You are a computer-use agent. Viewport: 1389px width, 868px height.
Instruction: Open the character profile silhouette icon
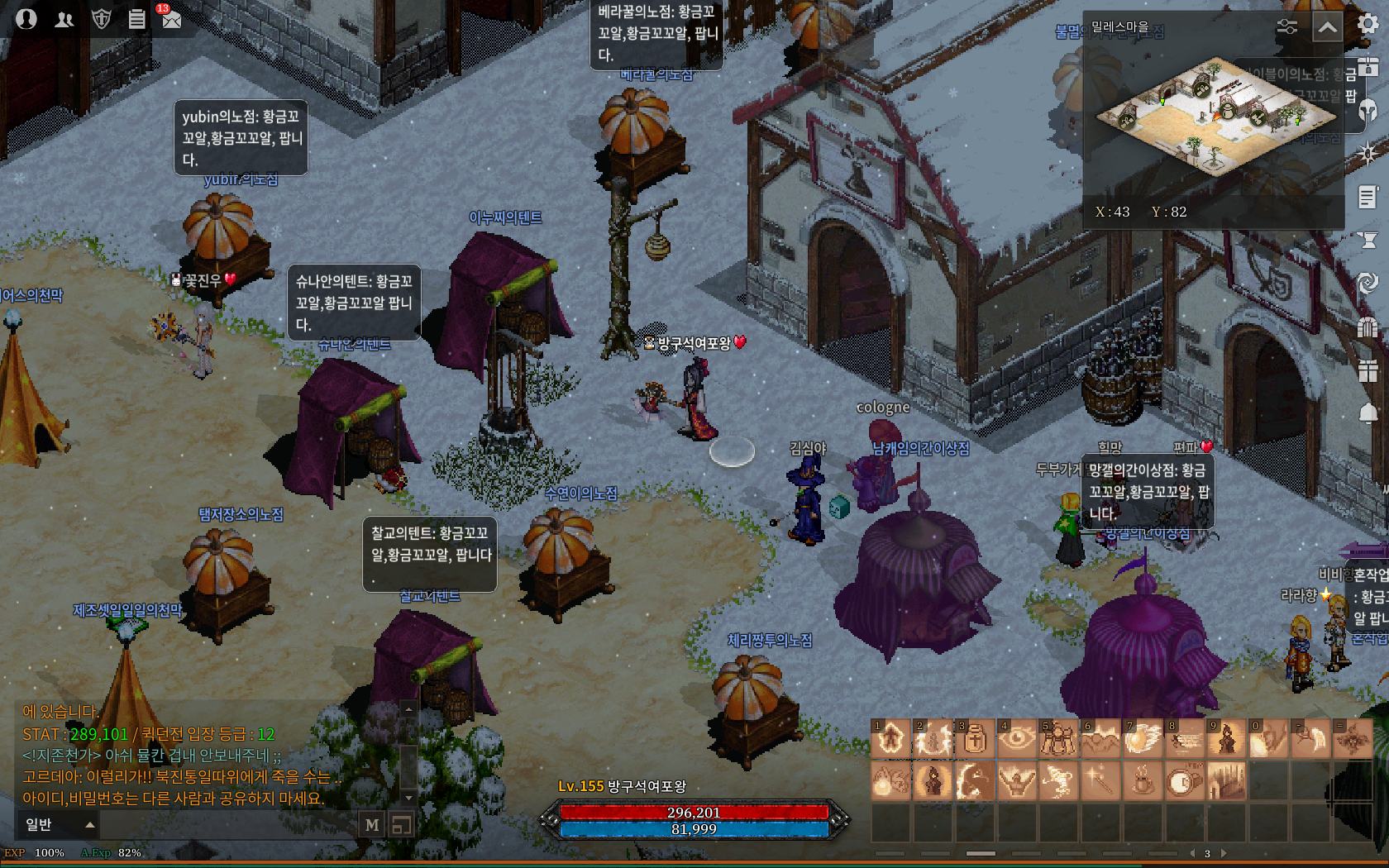coord(26,18)
